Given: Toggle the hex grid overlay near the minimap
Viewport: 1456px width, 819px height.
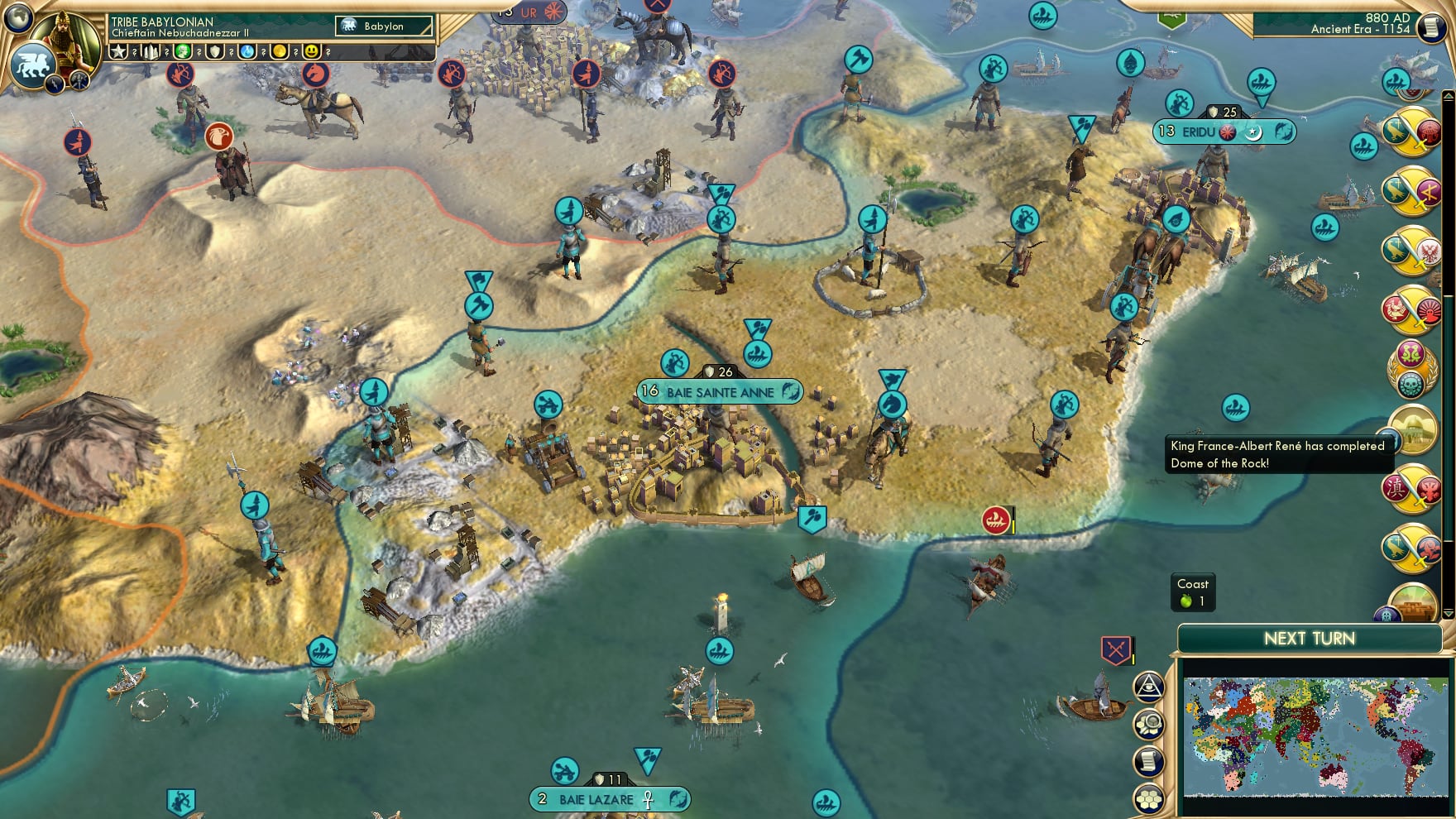Looking at the screenshot, I should [x=1148, y=798].
